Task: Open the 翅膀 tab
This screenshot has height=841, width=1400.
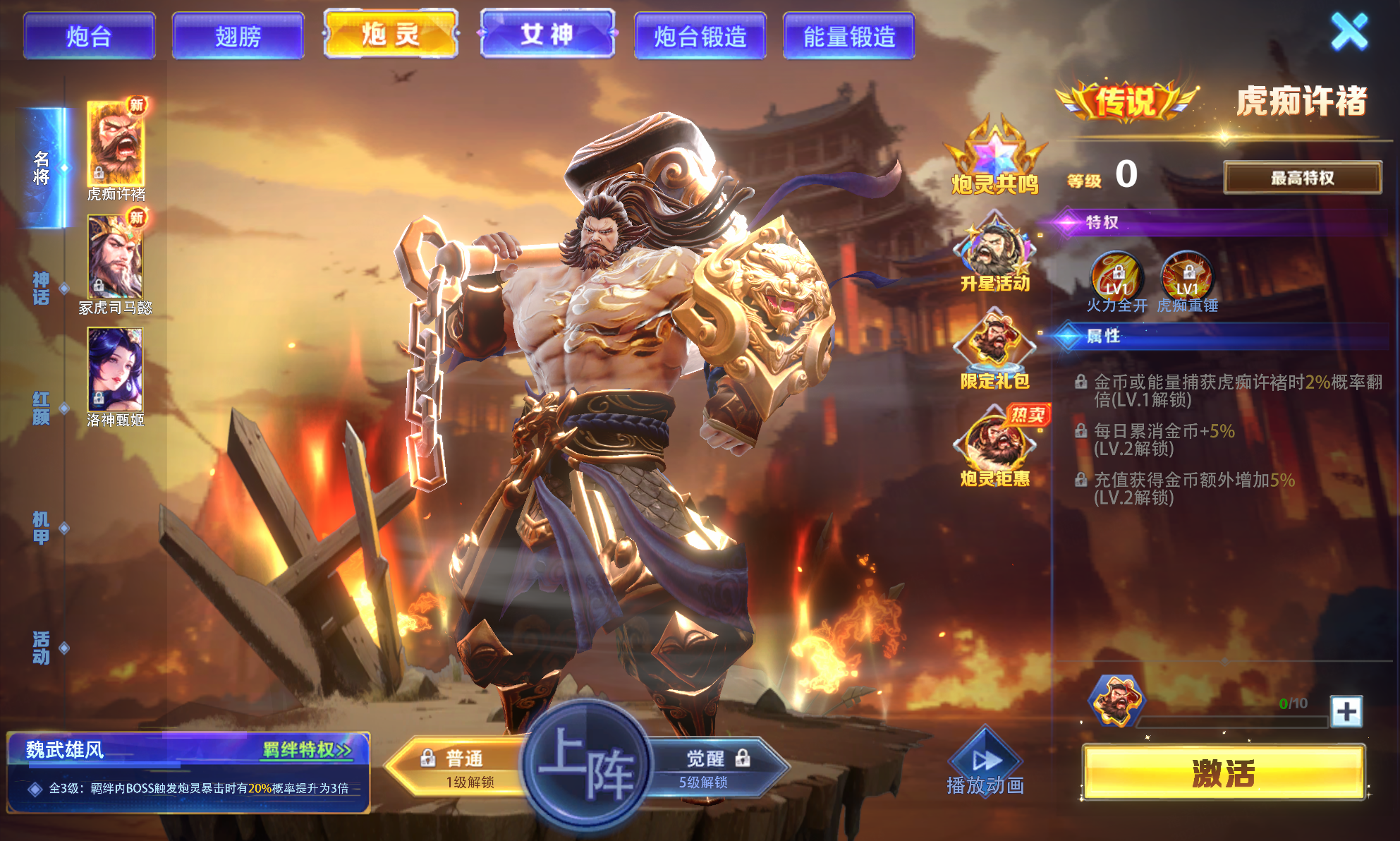Action: [x=238, y=36]
